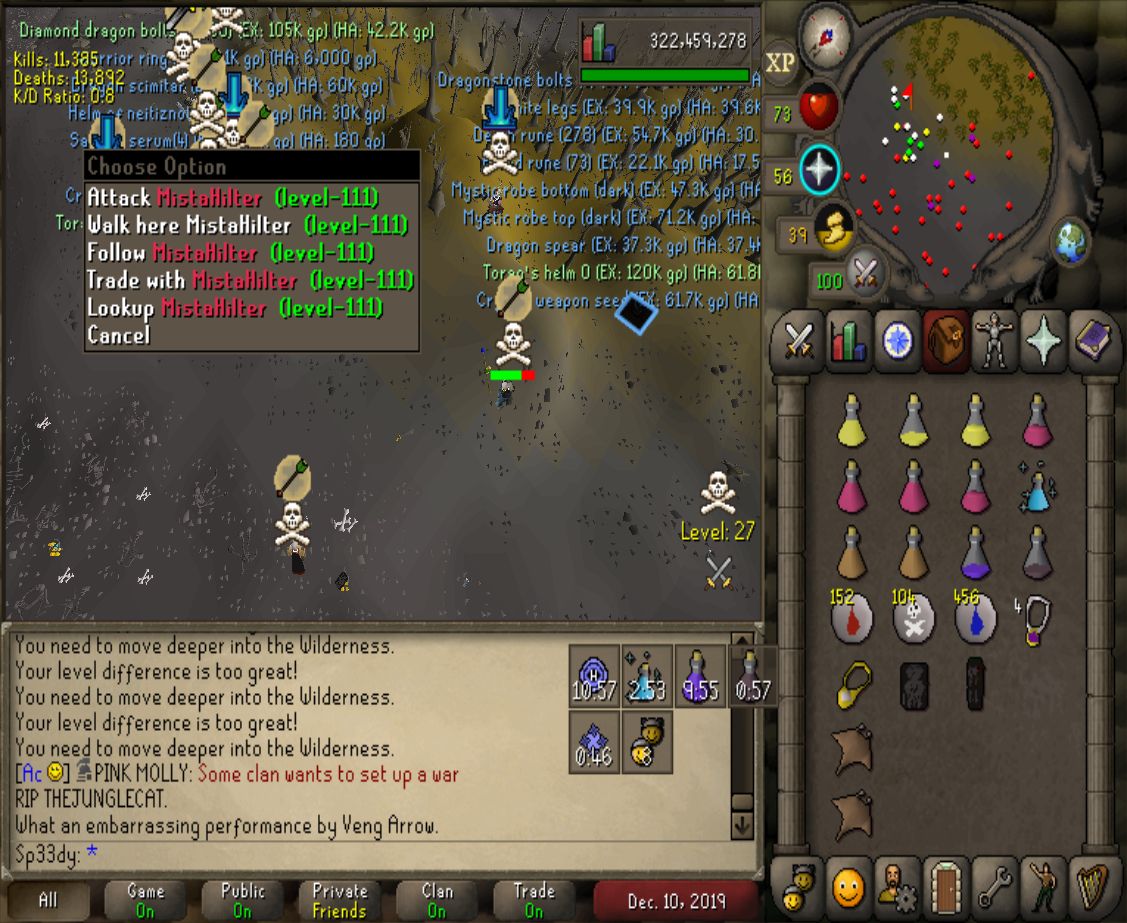Switch chat filter to Clan
The image size is (1127, 923).
[x=437, y=900]
